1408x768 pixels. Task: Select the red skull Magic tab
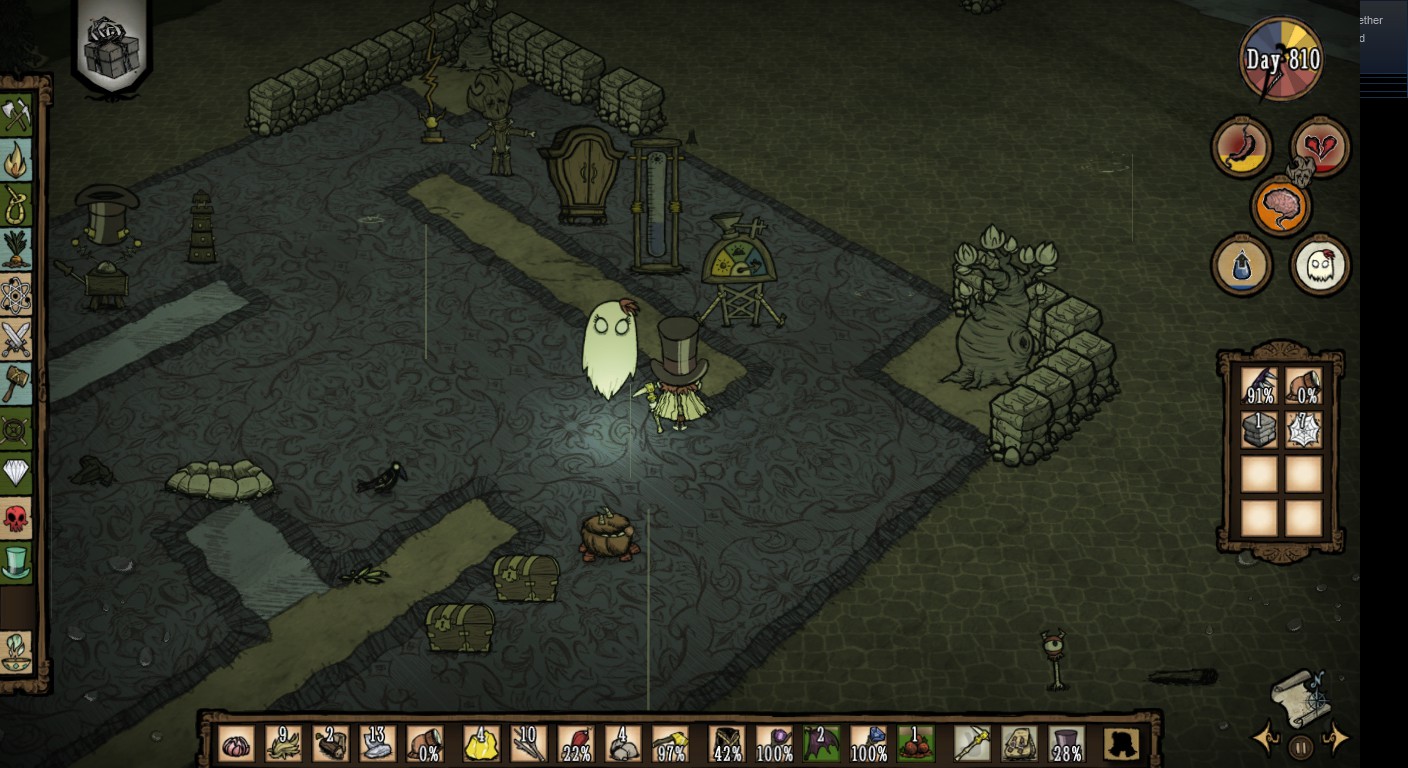pos(17,518)
